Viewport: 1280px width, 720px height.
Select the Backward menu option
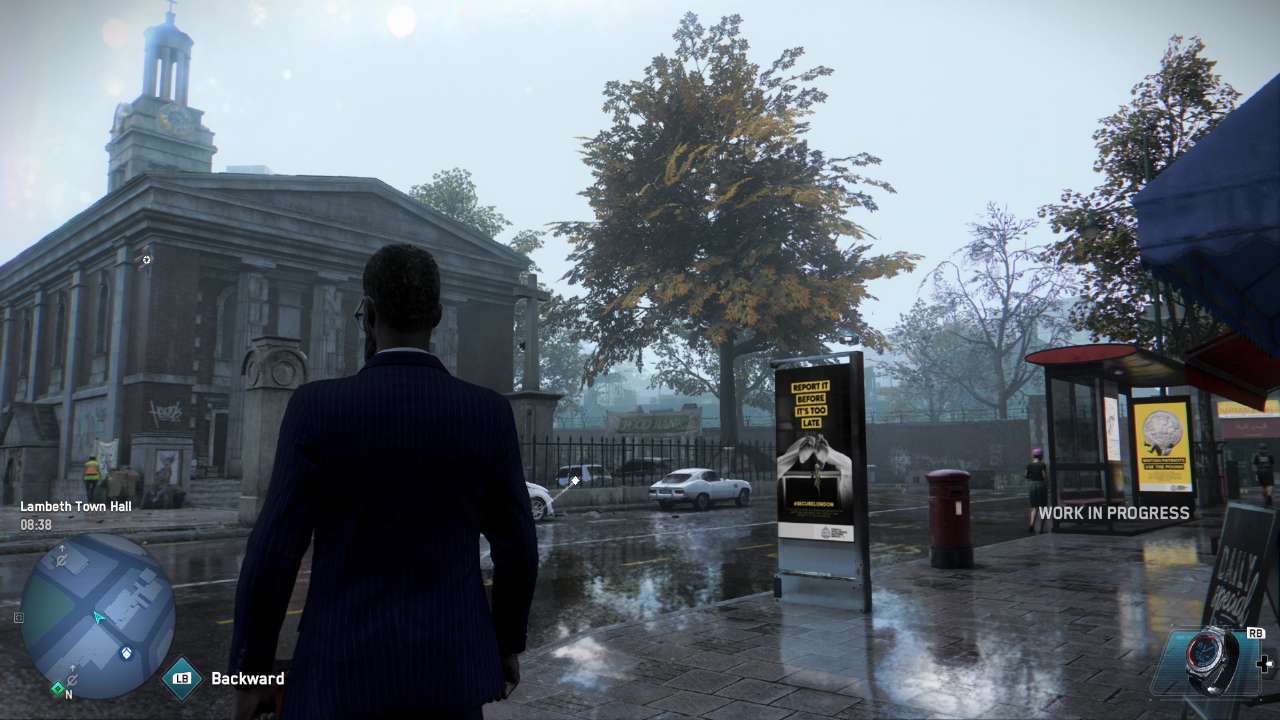pos(246,678)
